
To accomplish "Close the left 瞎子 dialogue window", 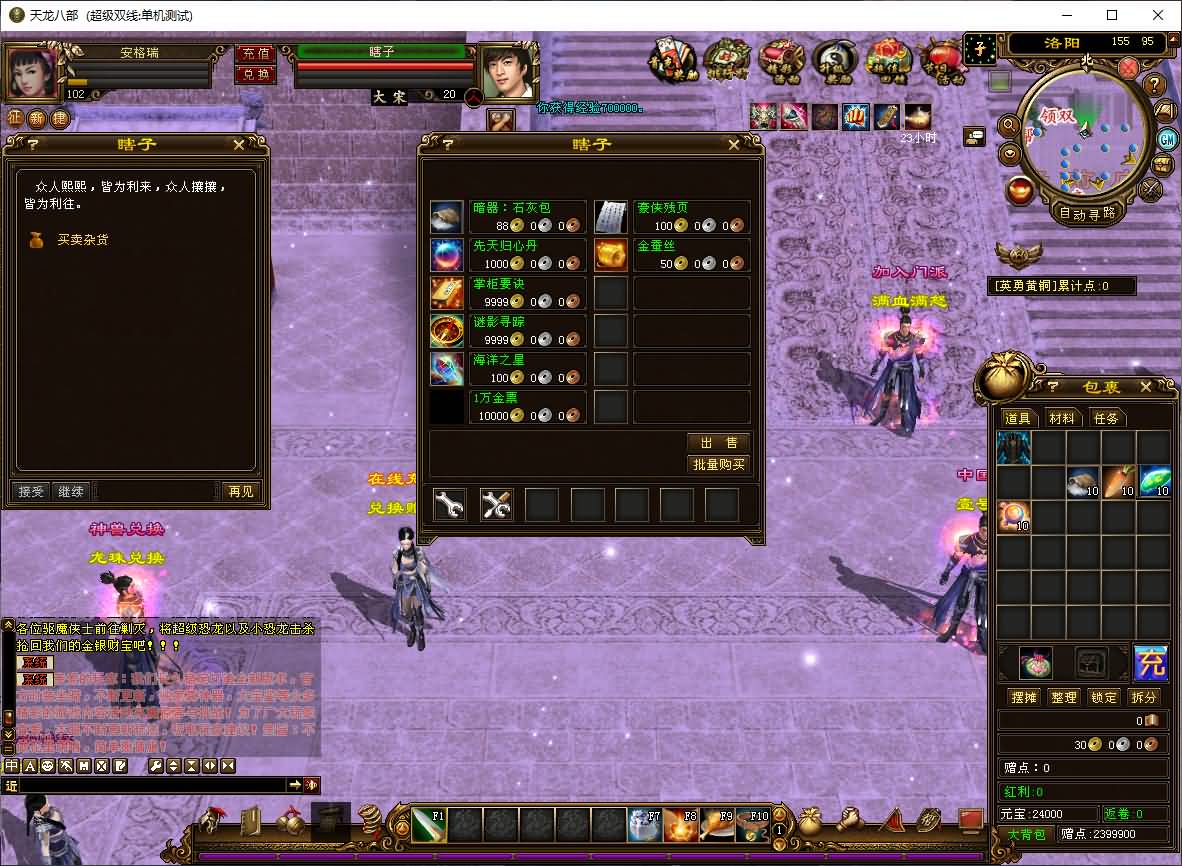I will coord(239,144).
